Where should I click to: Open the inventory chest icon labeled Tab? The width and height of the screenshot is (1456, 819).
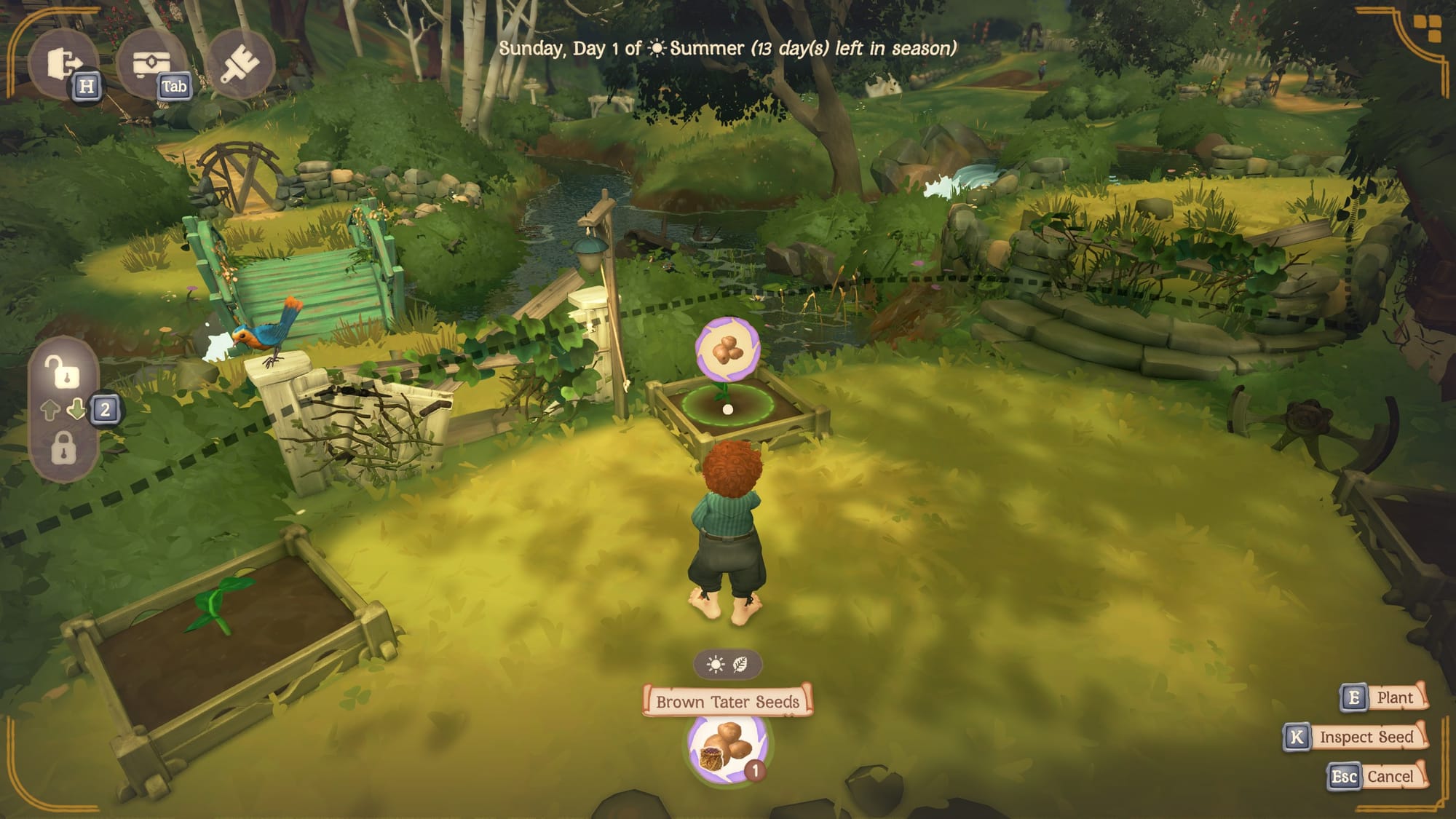tap(154, 64)
